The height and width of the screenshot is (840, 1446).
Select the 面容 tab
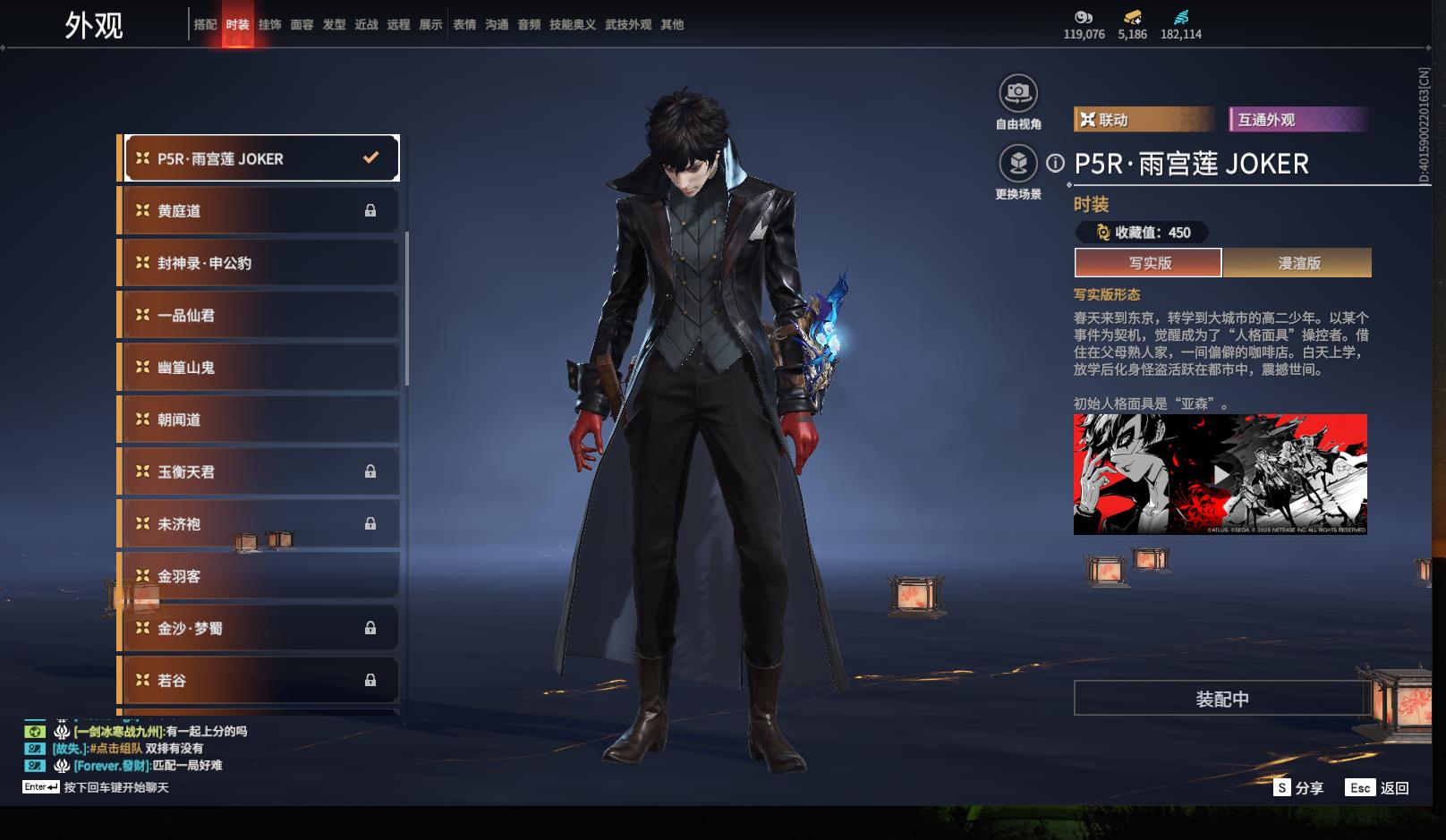(302, 25)
